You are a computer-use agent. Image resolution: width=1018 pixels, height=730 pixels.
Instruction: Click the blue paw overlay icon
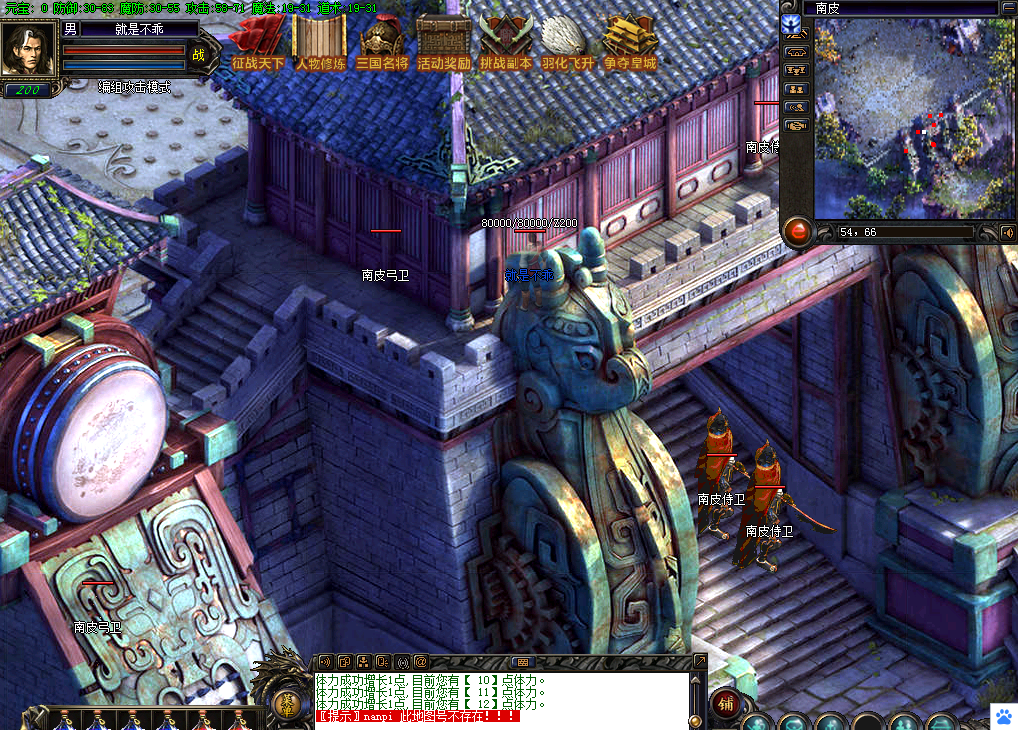coord(1003,715)
